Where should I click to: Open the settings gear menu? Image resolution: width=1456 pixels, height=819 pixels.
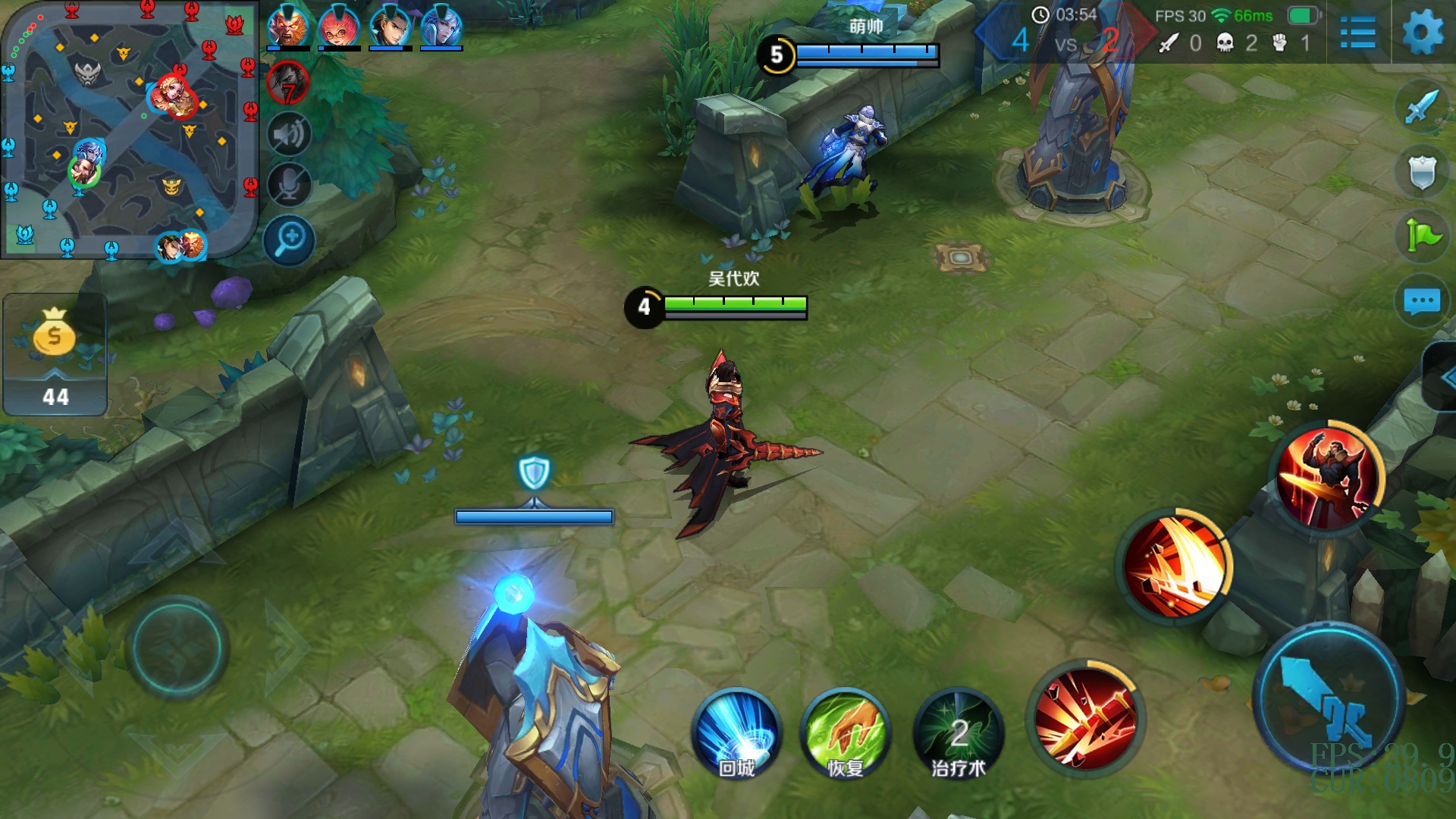1423,33
